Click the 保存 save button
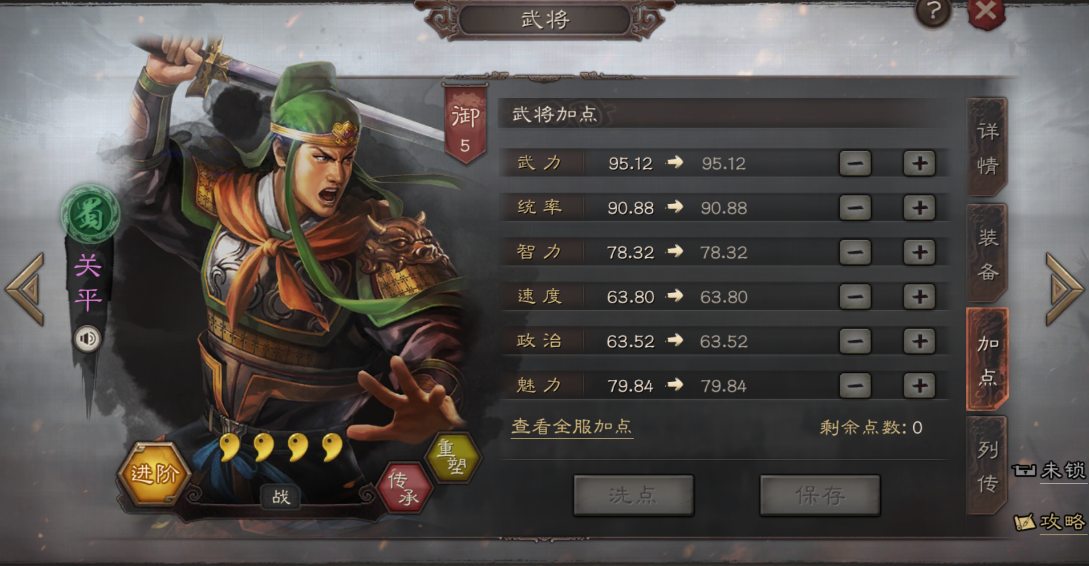The height and width of the screenshot is (566, 1089). [x=819, y=495]
